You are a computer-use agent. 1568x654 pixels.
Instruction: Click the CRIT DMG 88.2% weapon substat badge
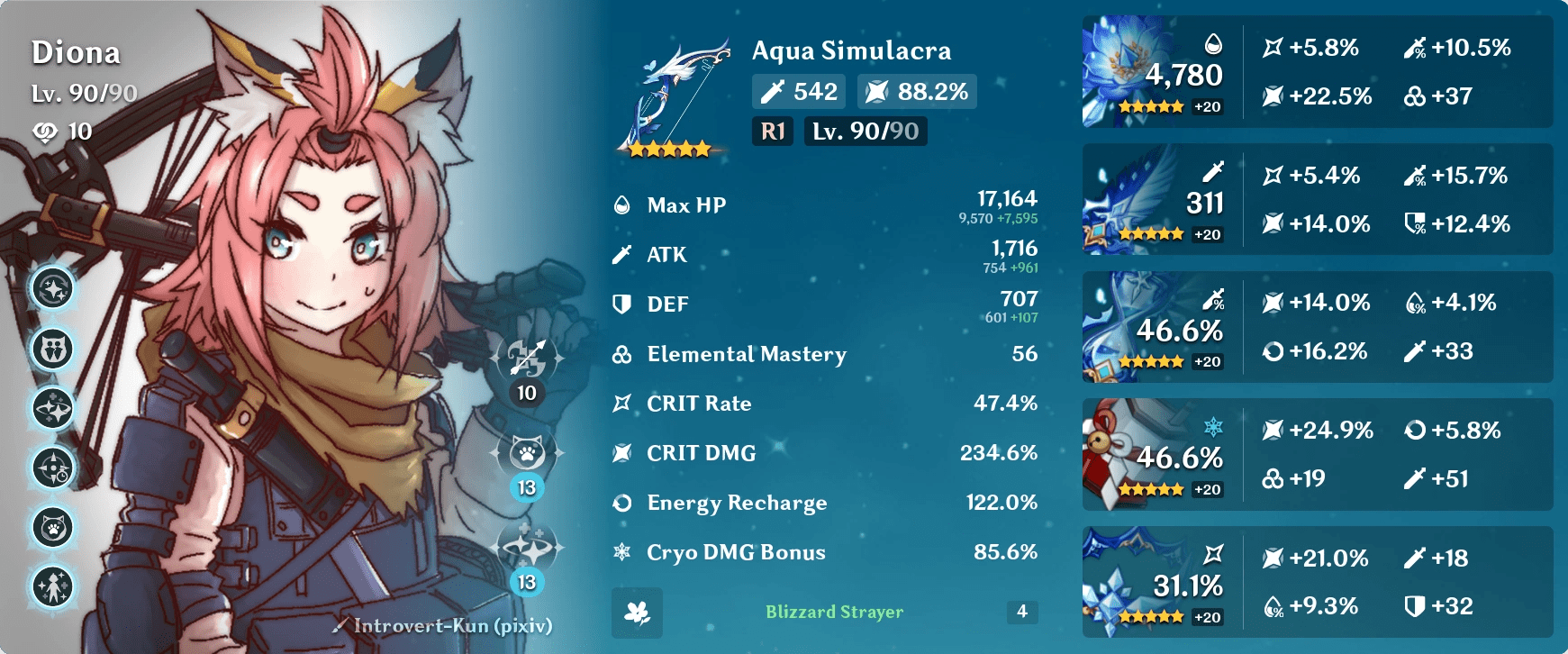click(916, 90)
